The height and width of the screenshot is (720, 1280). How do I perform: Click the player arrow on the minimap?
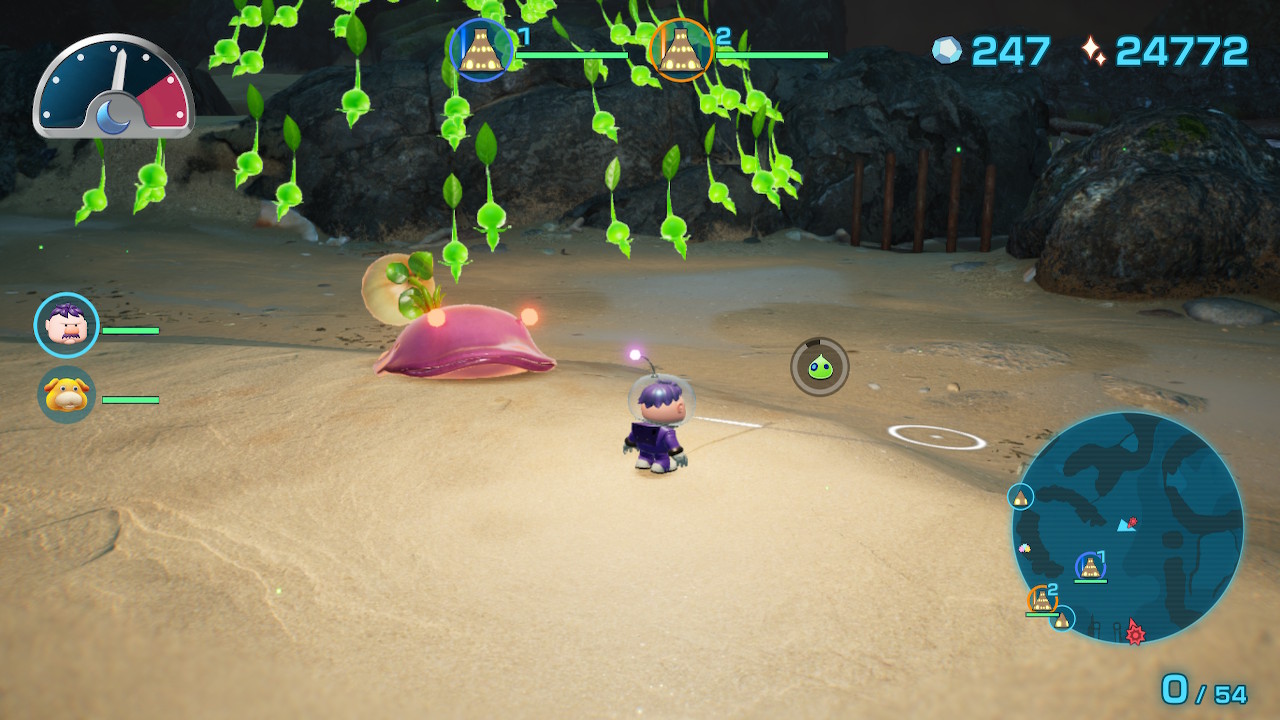(x=1123, y=525)
